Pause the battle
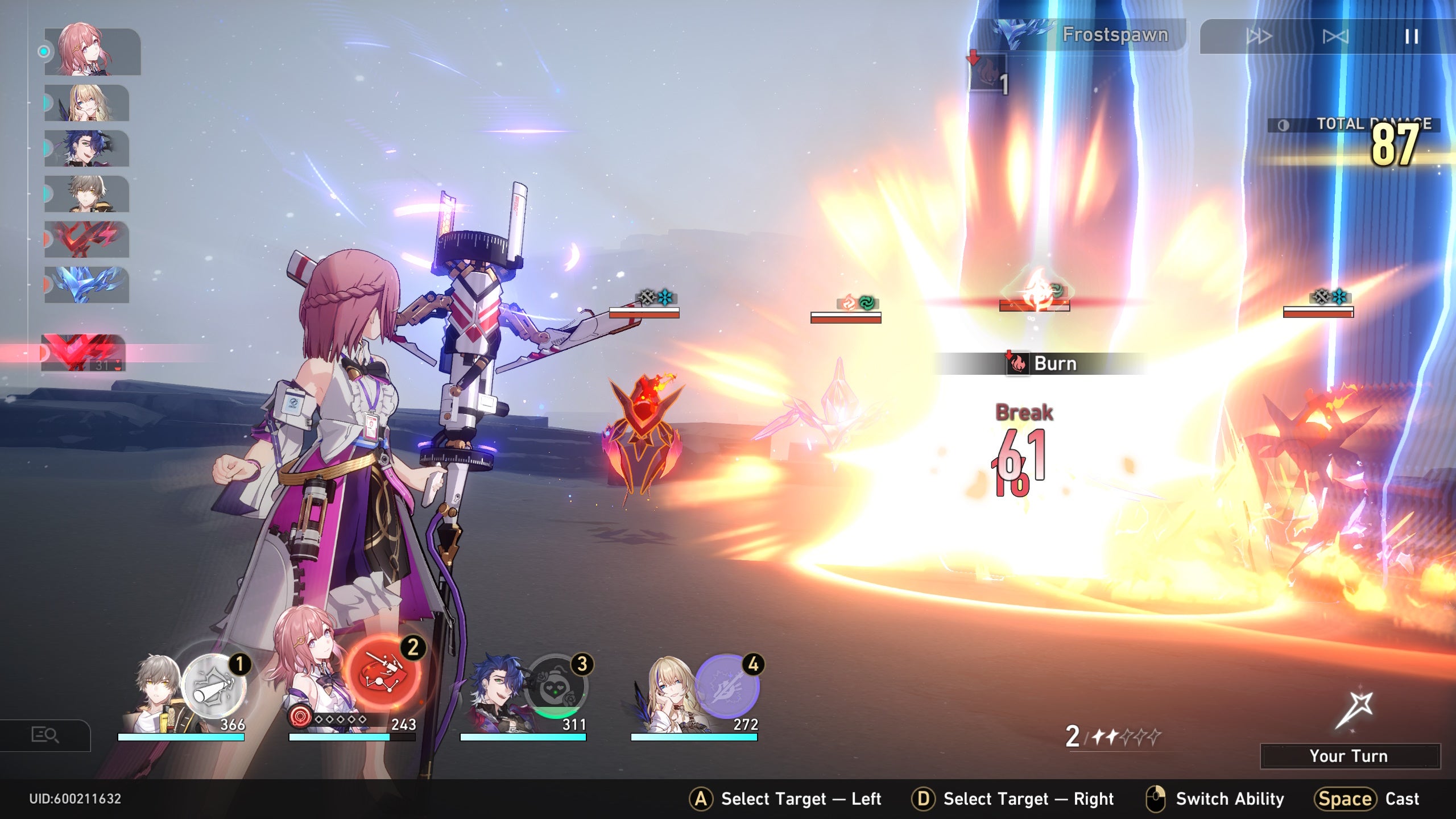1456x819 pixels. pos(1411,37)
